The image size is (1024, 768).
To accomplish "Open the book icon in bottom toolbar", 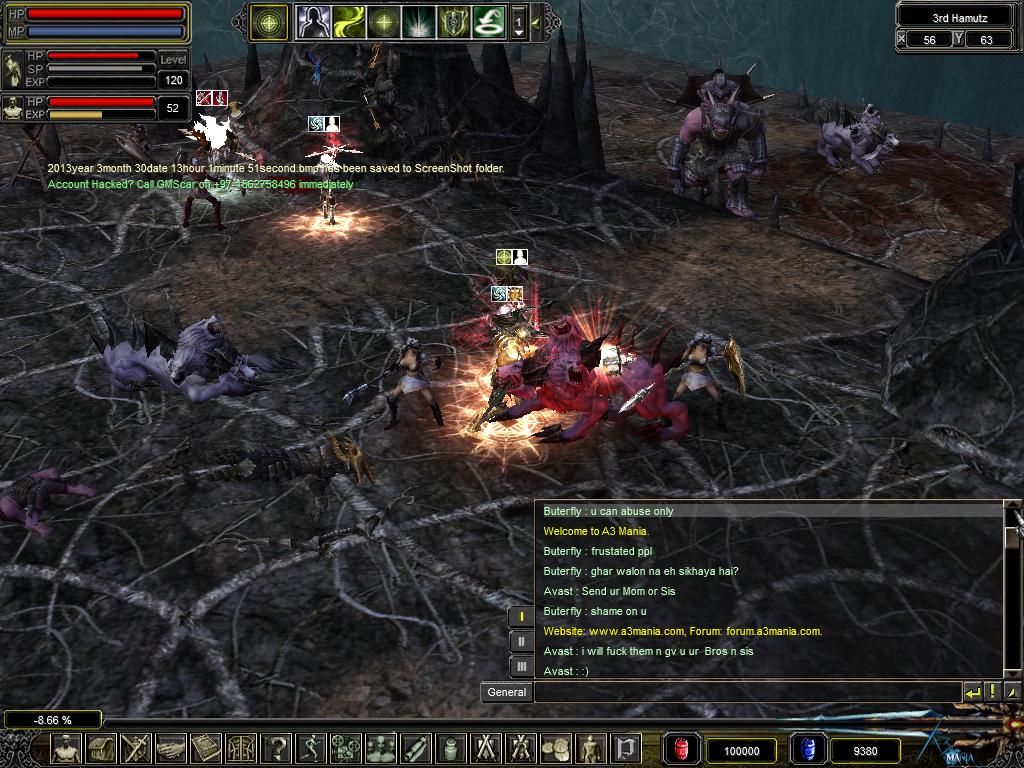I will coord(206,749).
